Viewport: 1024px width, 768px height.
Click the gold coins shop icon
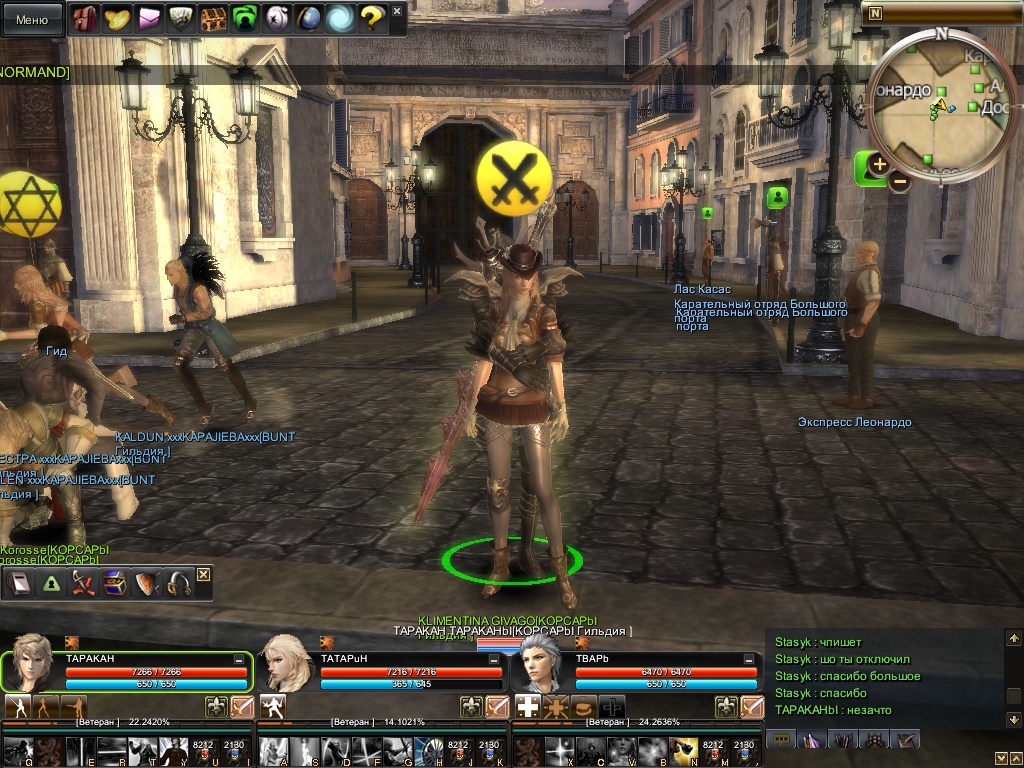[116, 17]
